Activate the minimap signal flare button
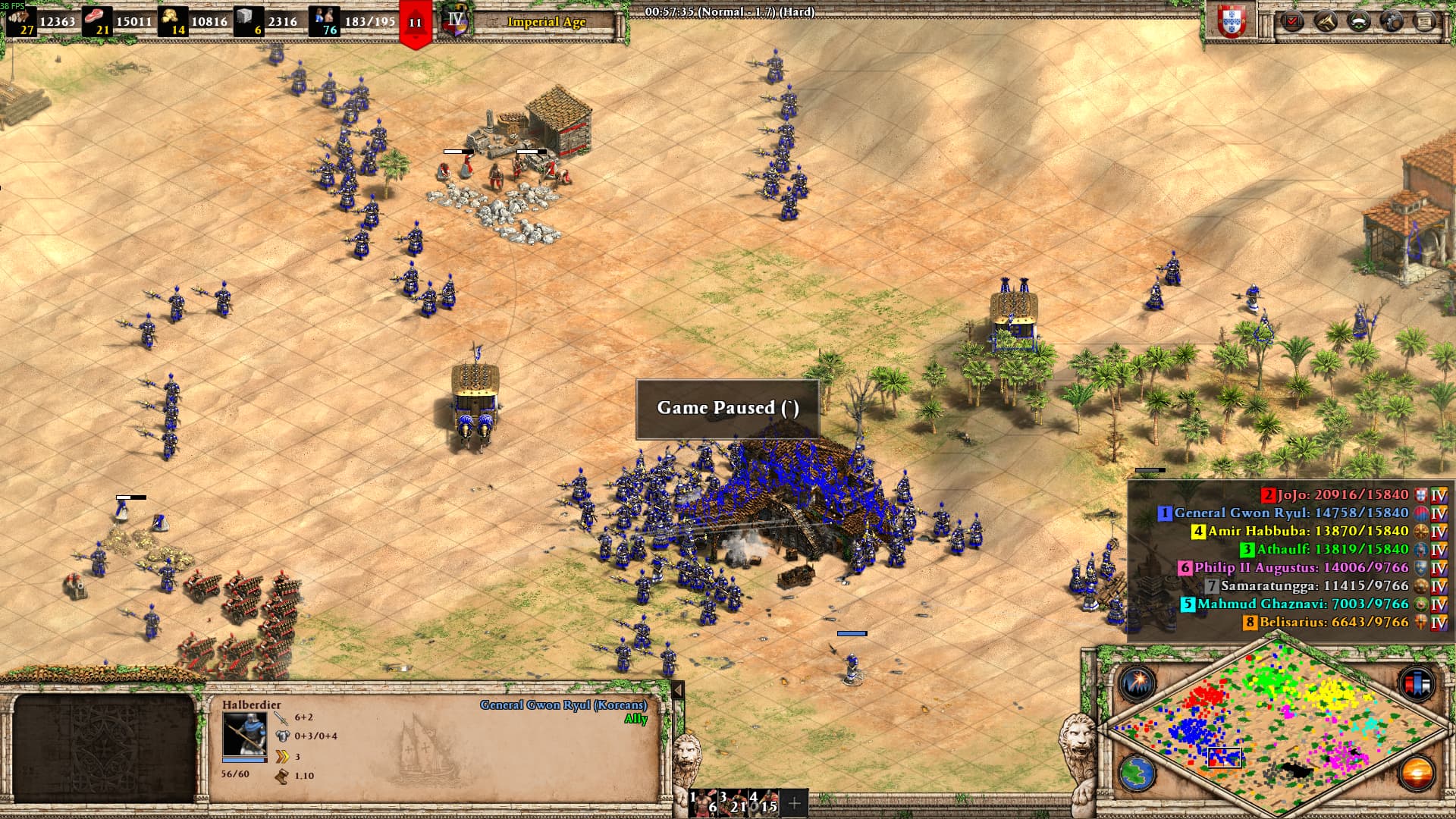 click(x=1137, y=683)
